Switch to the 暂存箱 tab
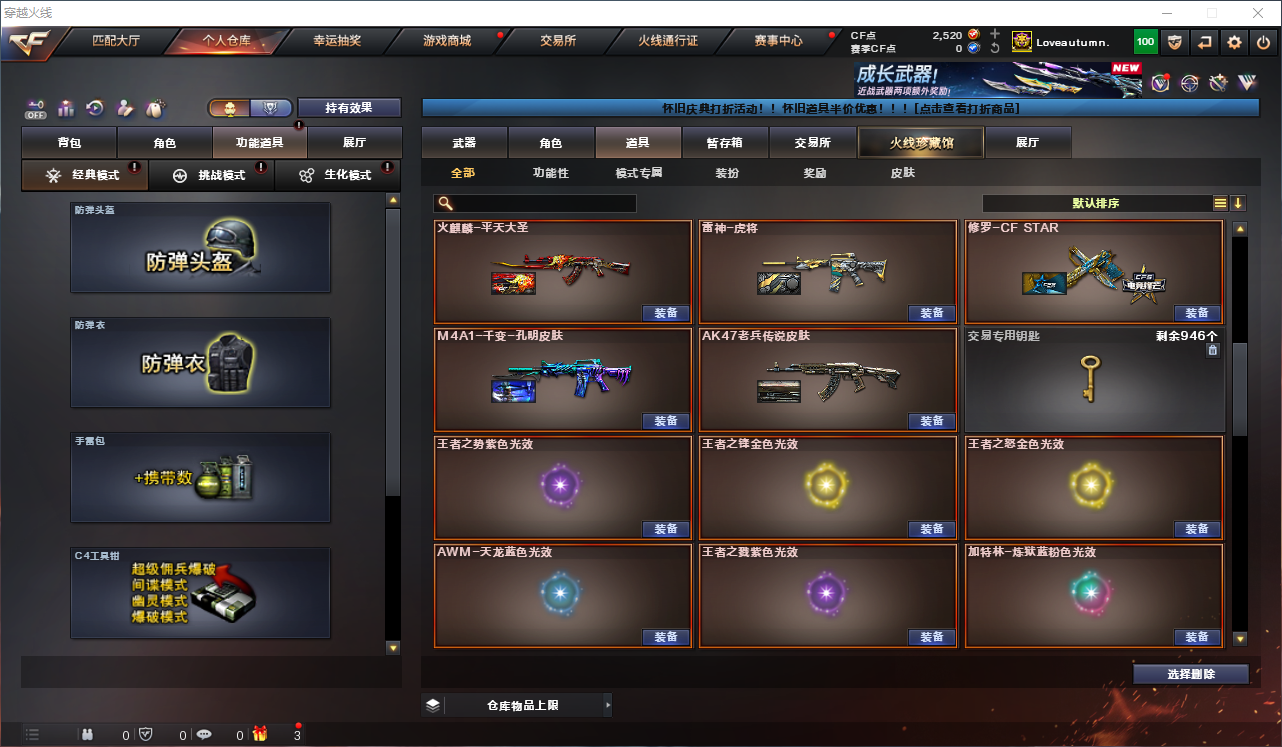Viewport: 1282px width, 747px height. [724, 143]
